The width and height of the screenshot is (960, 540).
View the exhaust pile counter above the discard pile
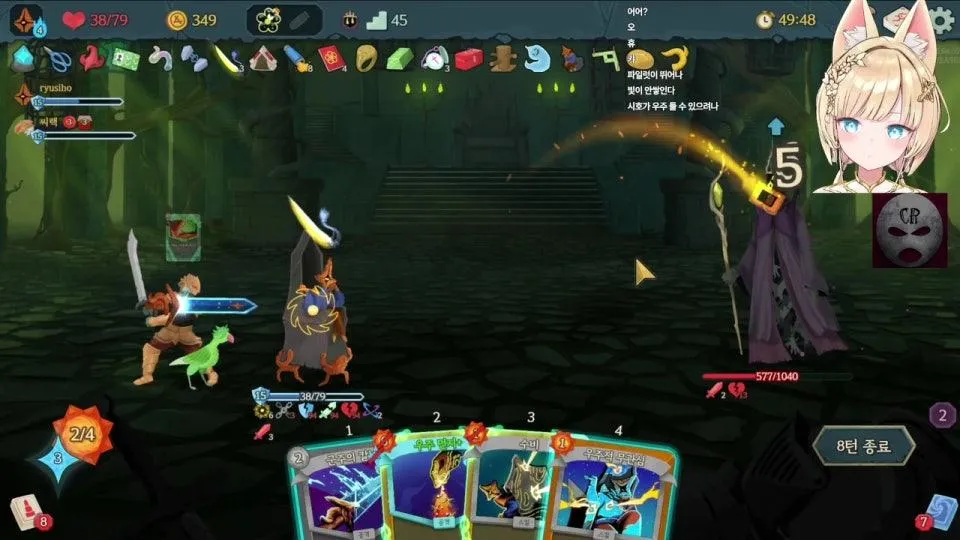[941, 415]
